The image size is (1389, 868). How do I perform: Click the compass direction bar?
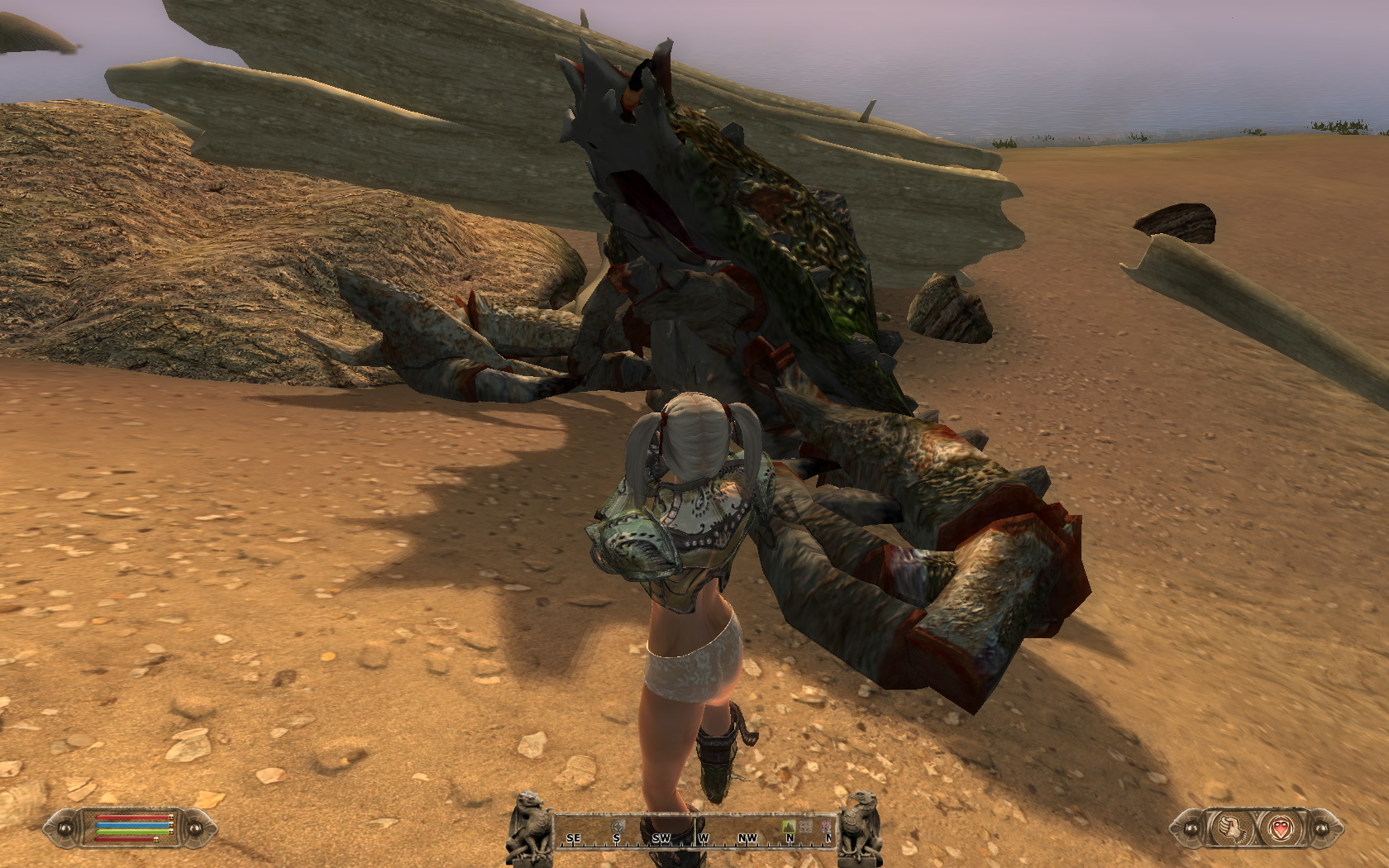(694, 831)
